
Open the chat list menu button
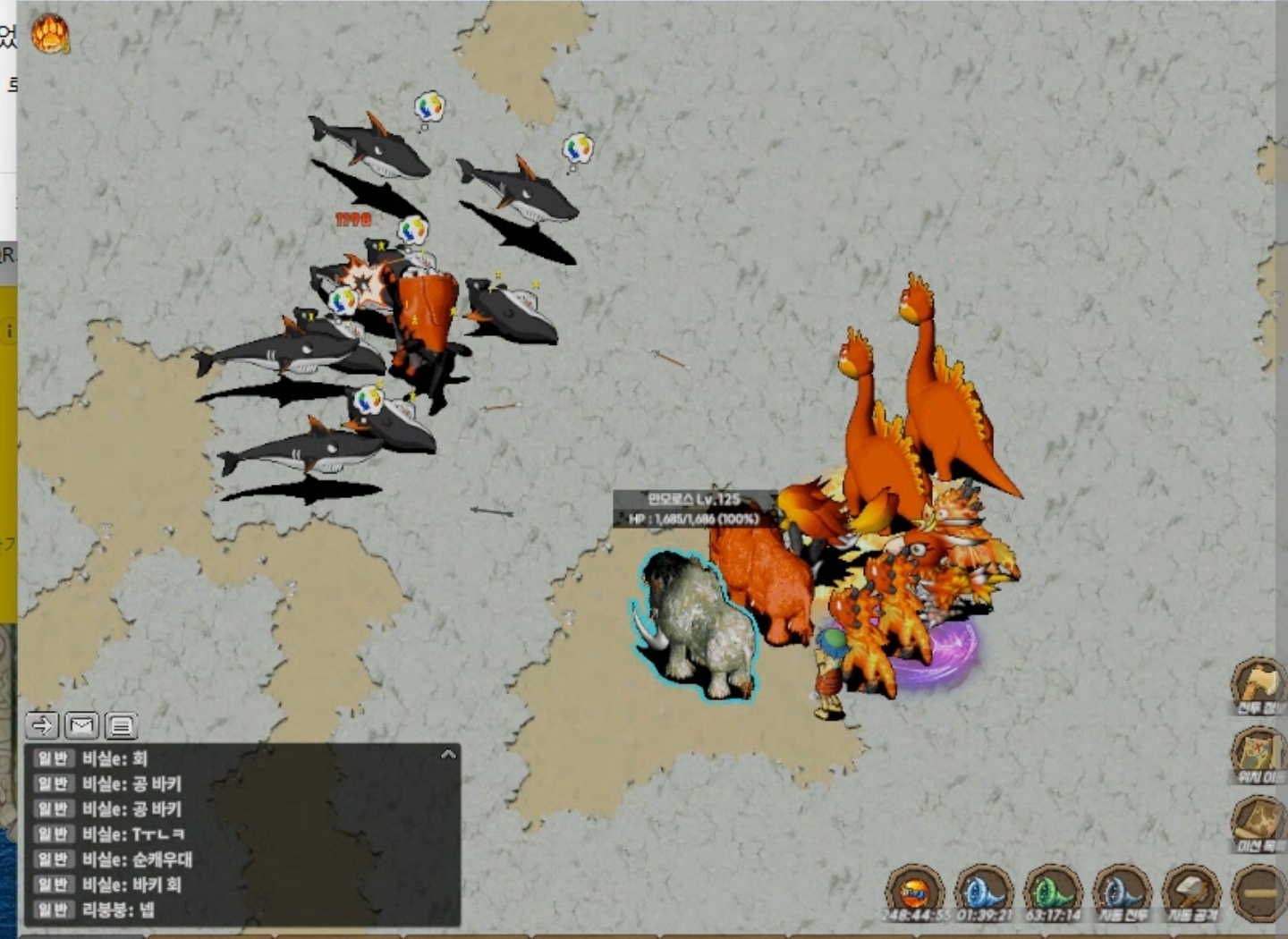point(121,725)
